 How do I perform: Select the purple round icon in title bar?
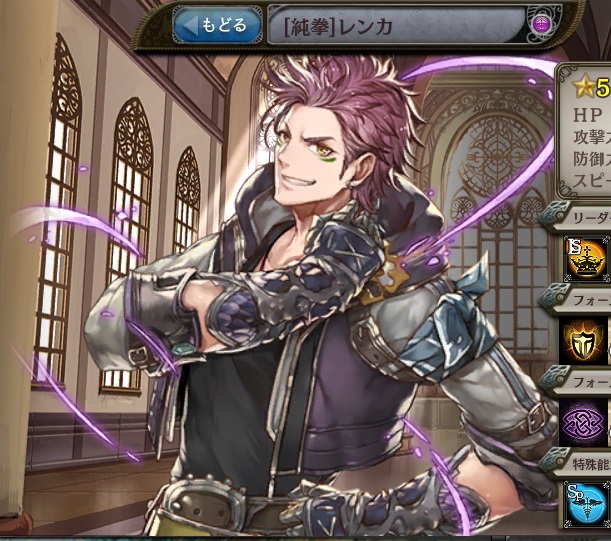pos(542,25)
